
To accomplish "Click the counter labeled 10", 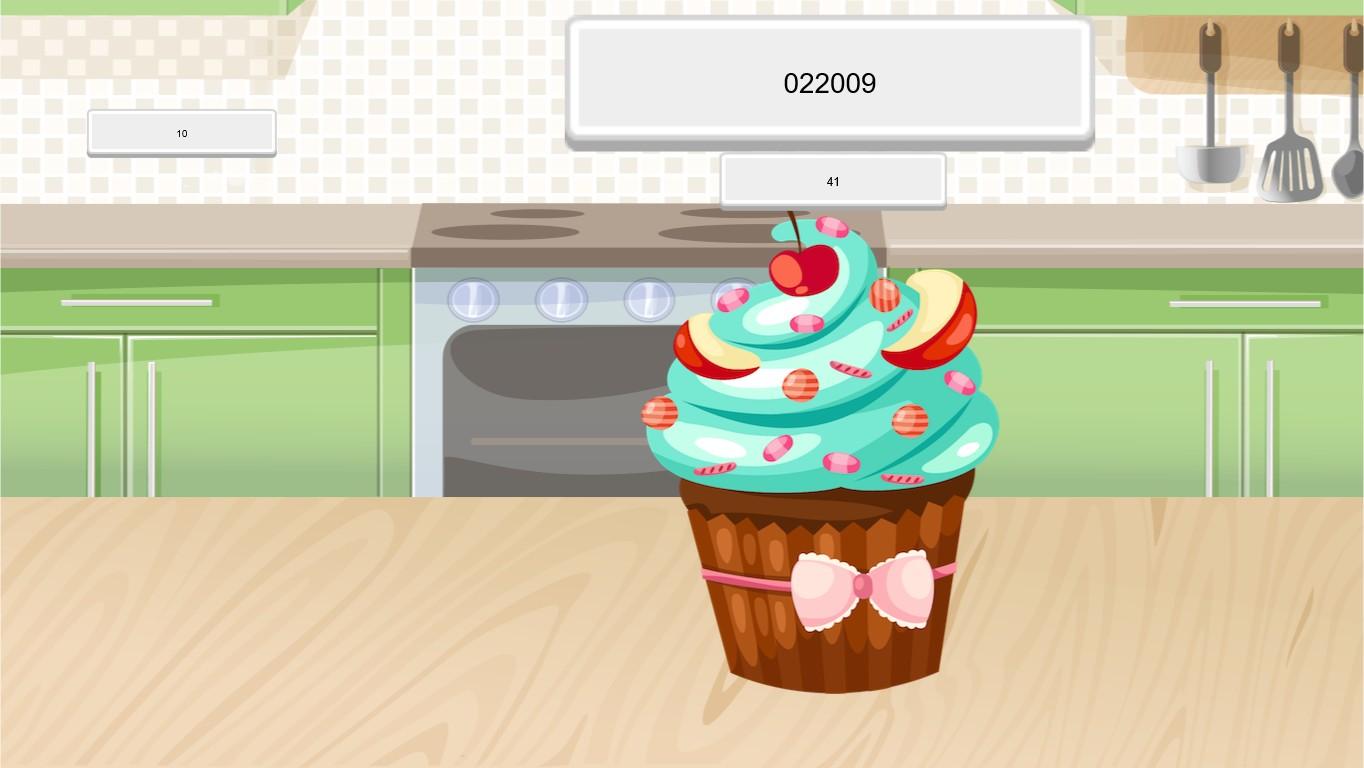I will [x=181, y=132].
